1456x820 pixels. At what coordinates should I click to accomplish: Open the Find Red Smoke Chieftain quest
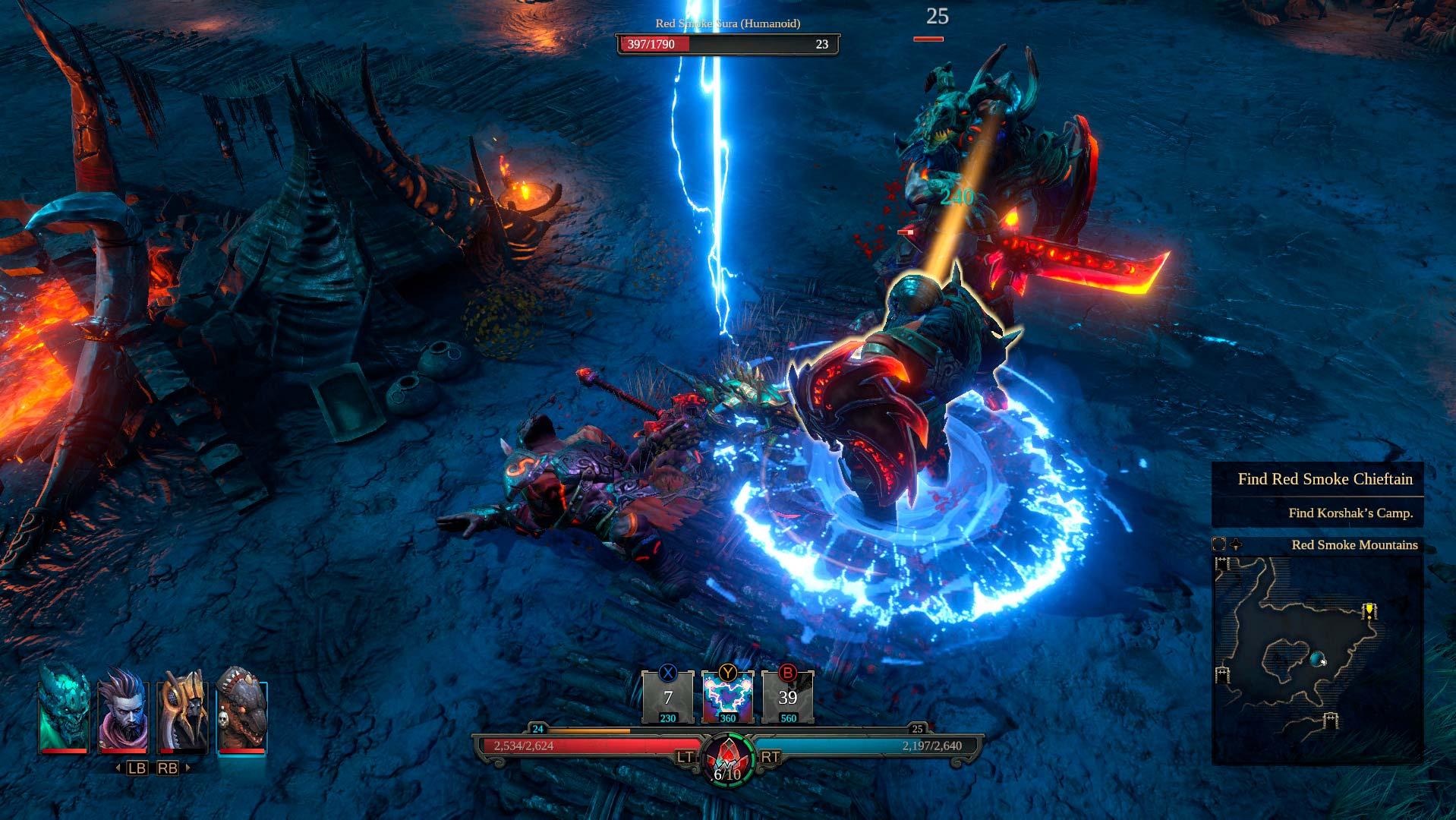coord(1325,479)
